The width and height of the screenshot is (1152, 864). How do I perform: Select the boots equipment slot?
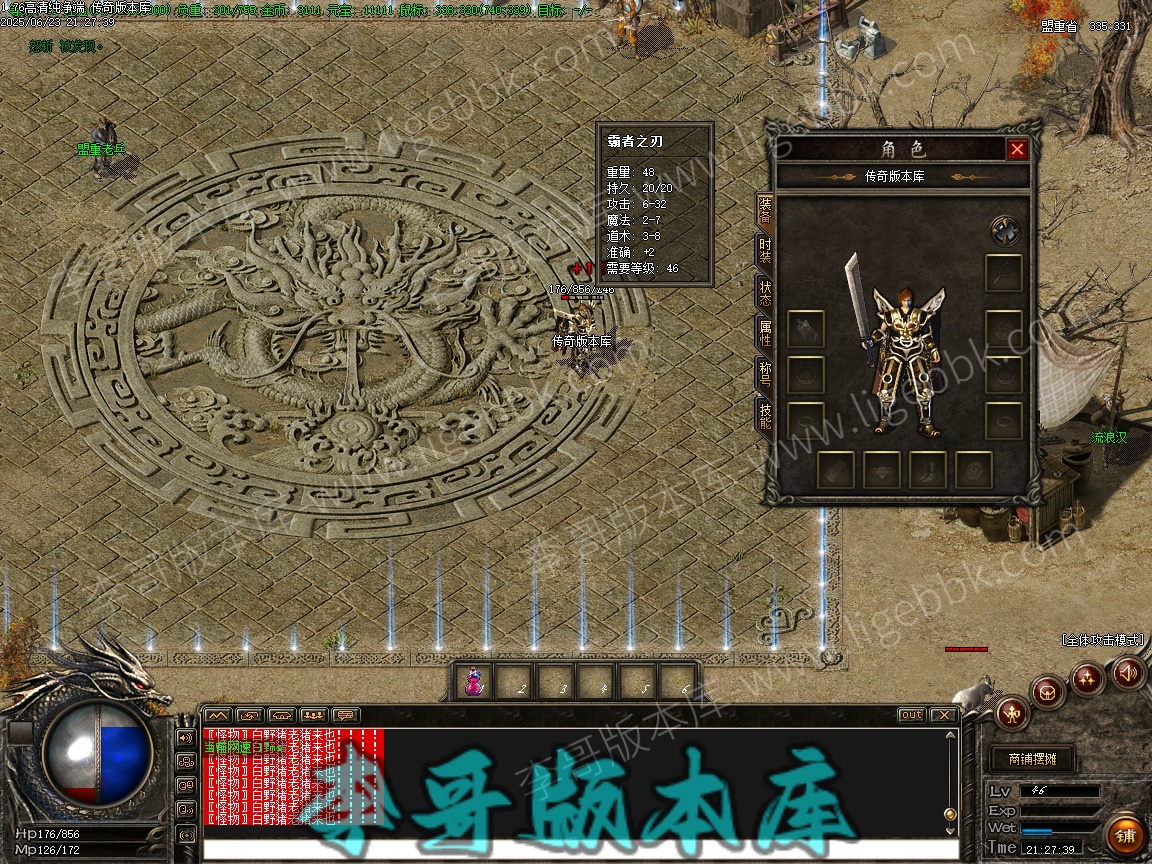point(929,470)
